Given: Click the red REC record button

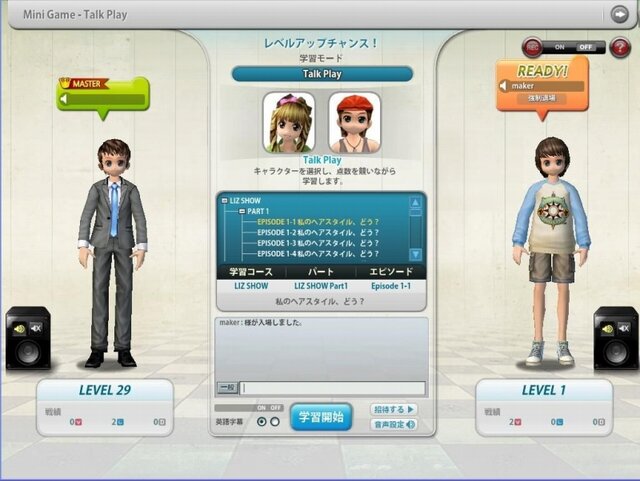Looking at the screenshot, I should coord(530,46).
